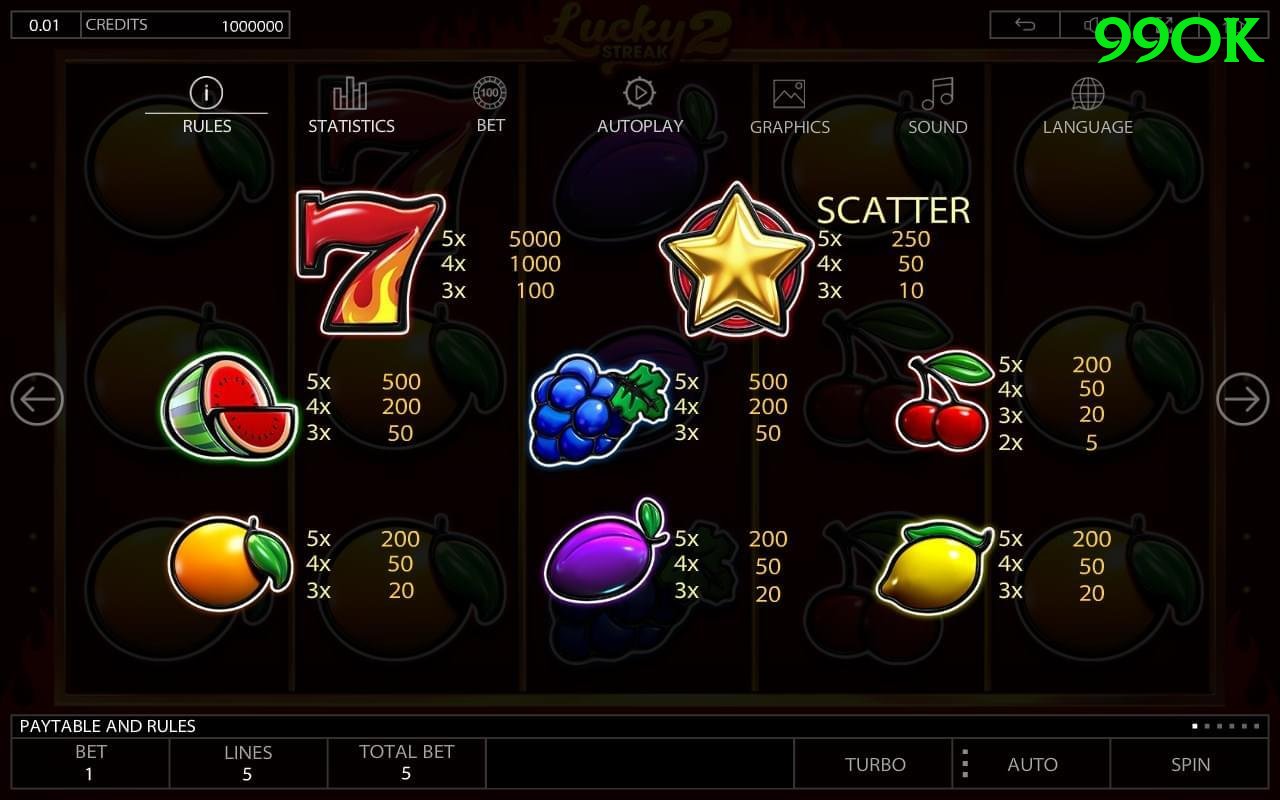Click the Rules info icon
The image size is (1280, 800).
coord(206,93)
